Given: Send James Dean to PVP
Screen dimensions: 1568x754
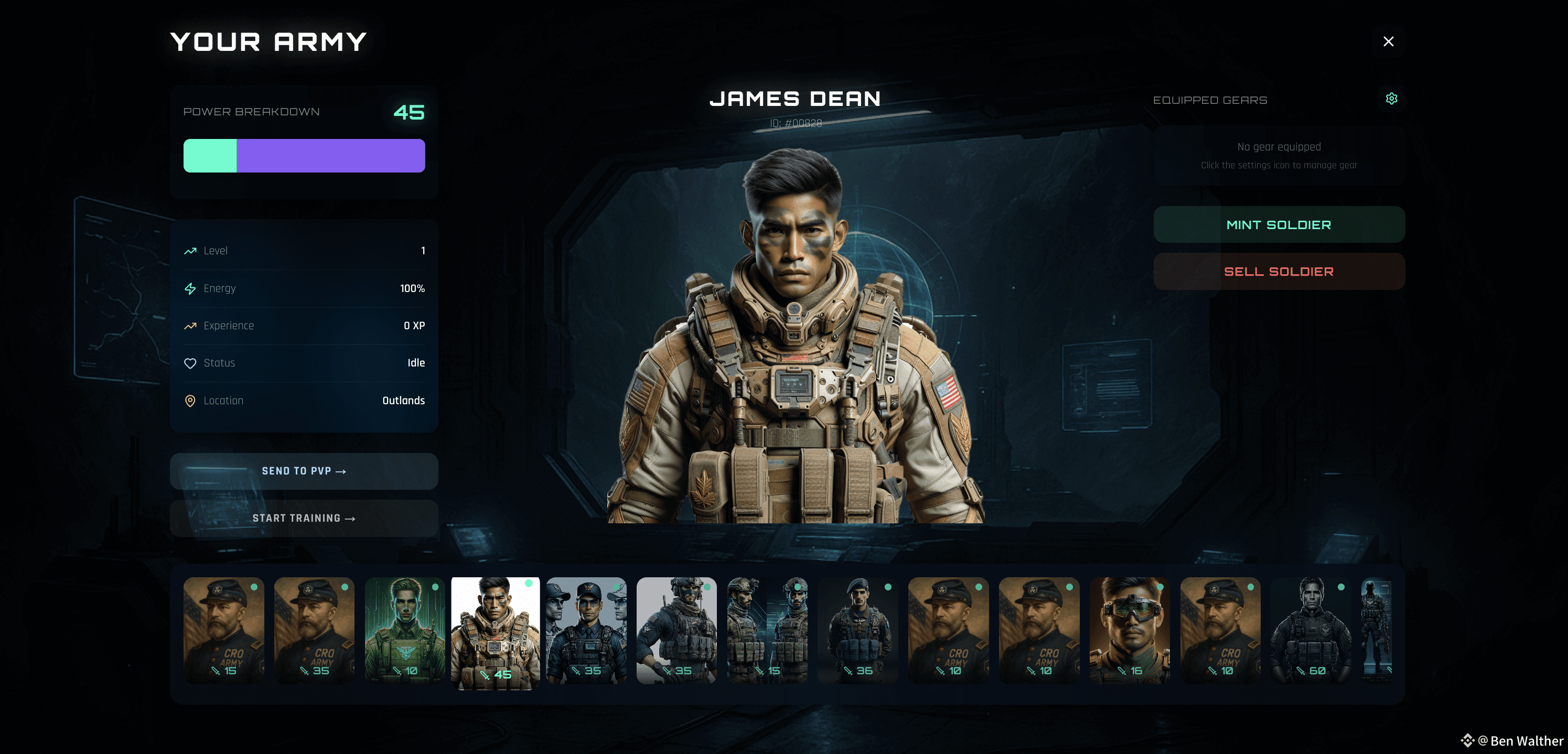Looking at the screenshot, I should pyautogui.click(x=304, y=471).
